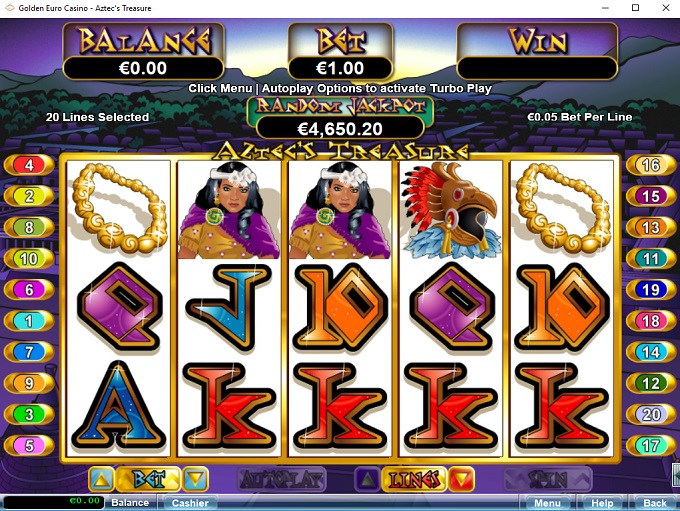Choose payline 10 marker
Viewport: 680px width, 511px height.
pyautogui.click(x=29, y=259)
